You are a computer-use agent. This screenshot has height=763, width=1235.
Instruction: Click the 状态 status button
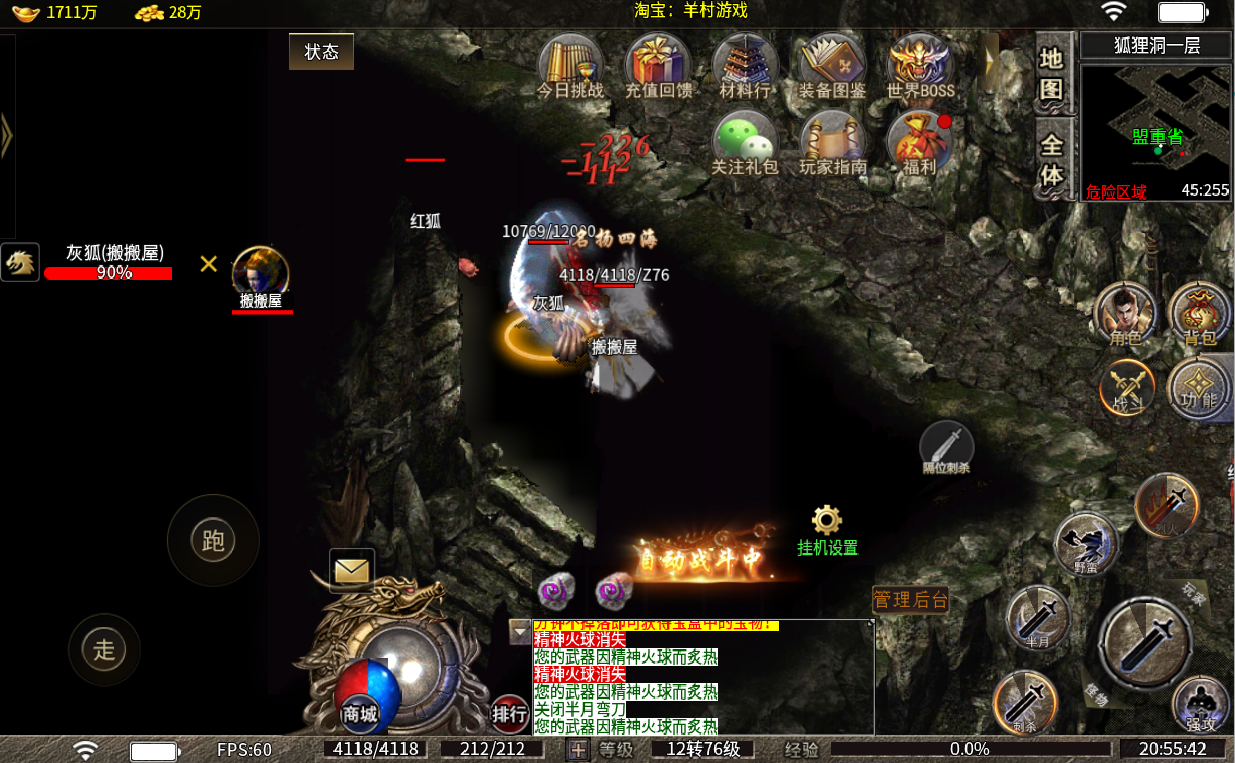tap(321, 52)
